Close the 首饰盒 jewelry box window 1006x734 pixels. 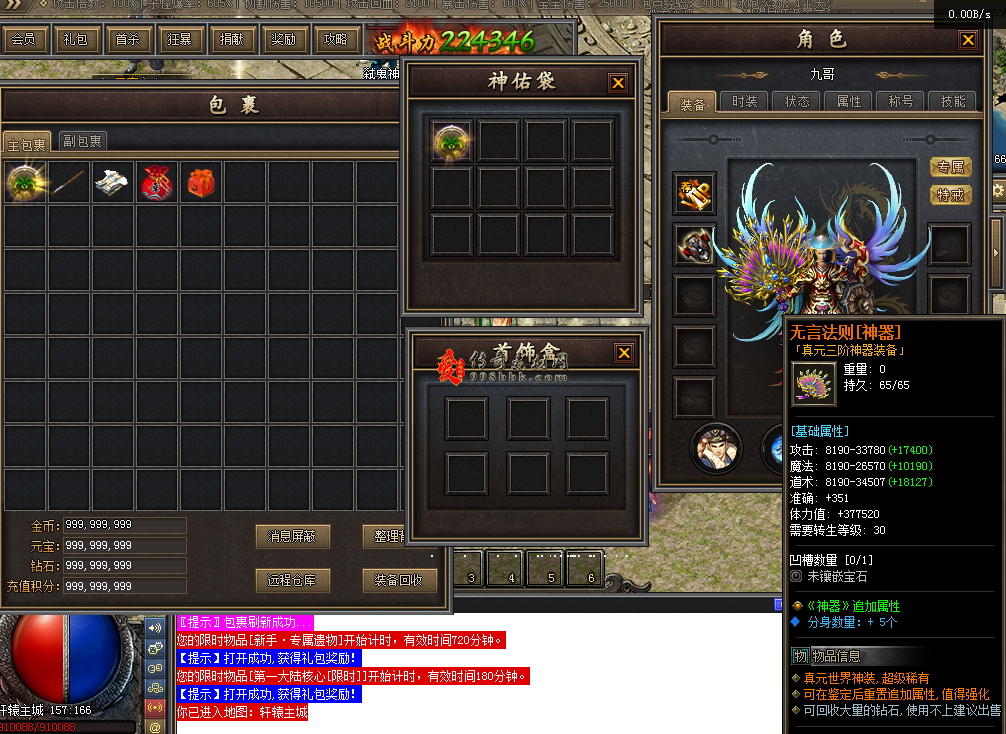pos(624,353)
